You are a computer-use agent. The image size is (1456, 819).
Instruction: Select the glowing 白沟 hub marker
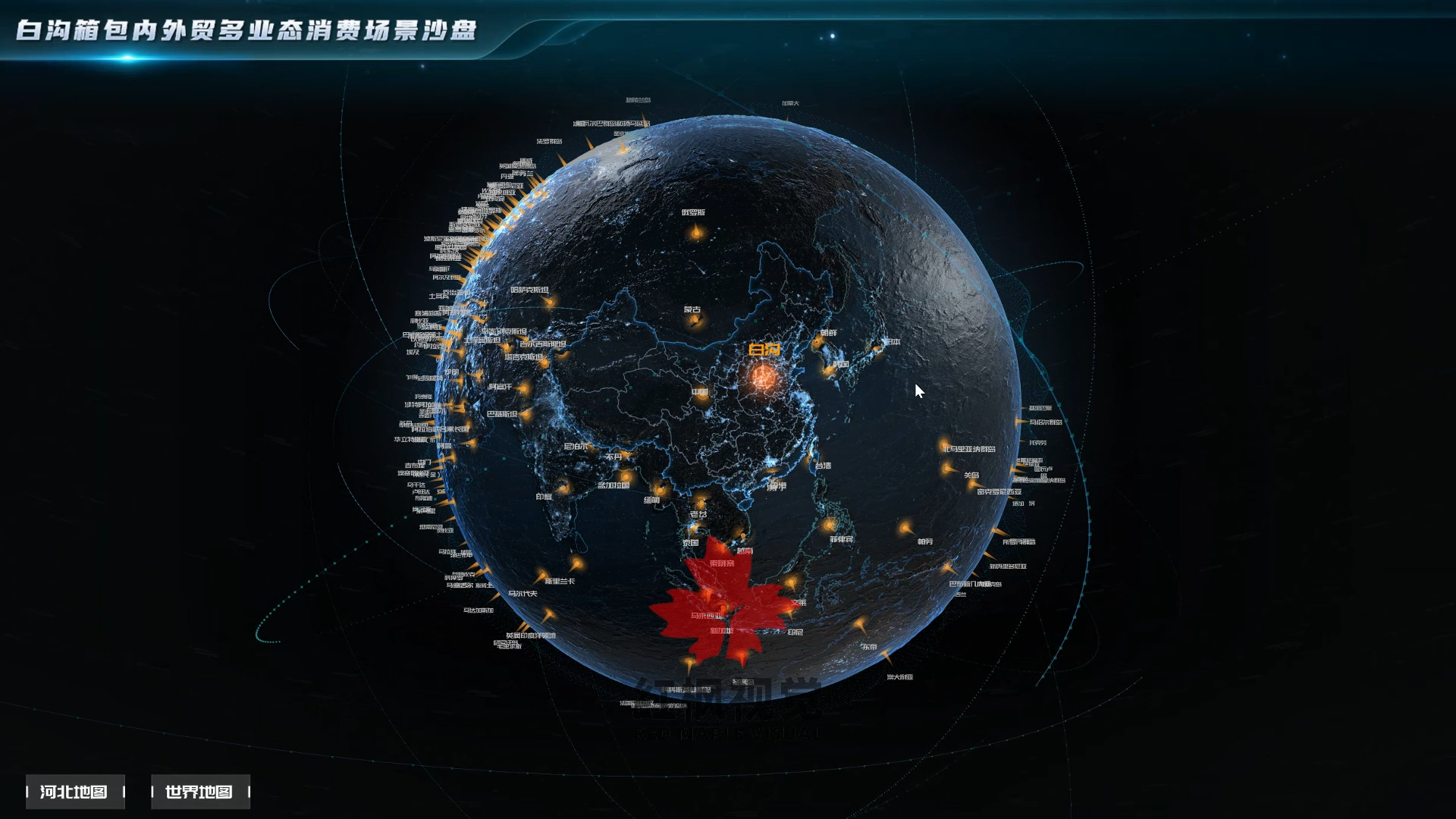point(764,376)
